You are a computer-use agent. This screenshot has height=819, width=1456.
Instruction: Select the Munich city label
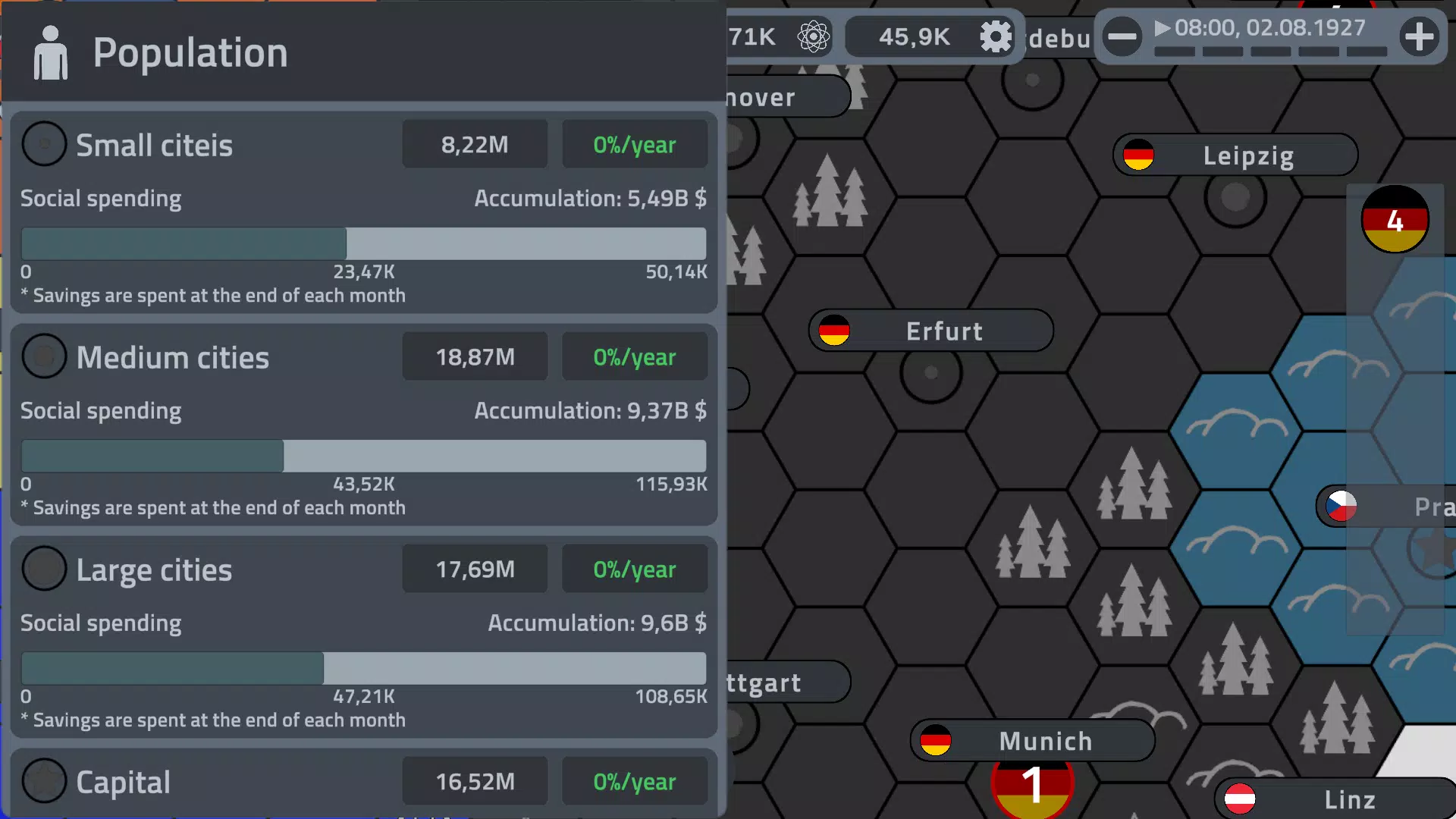(x=1045, y=741)
